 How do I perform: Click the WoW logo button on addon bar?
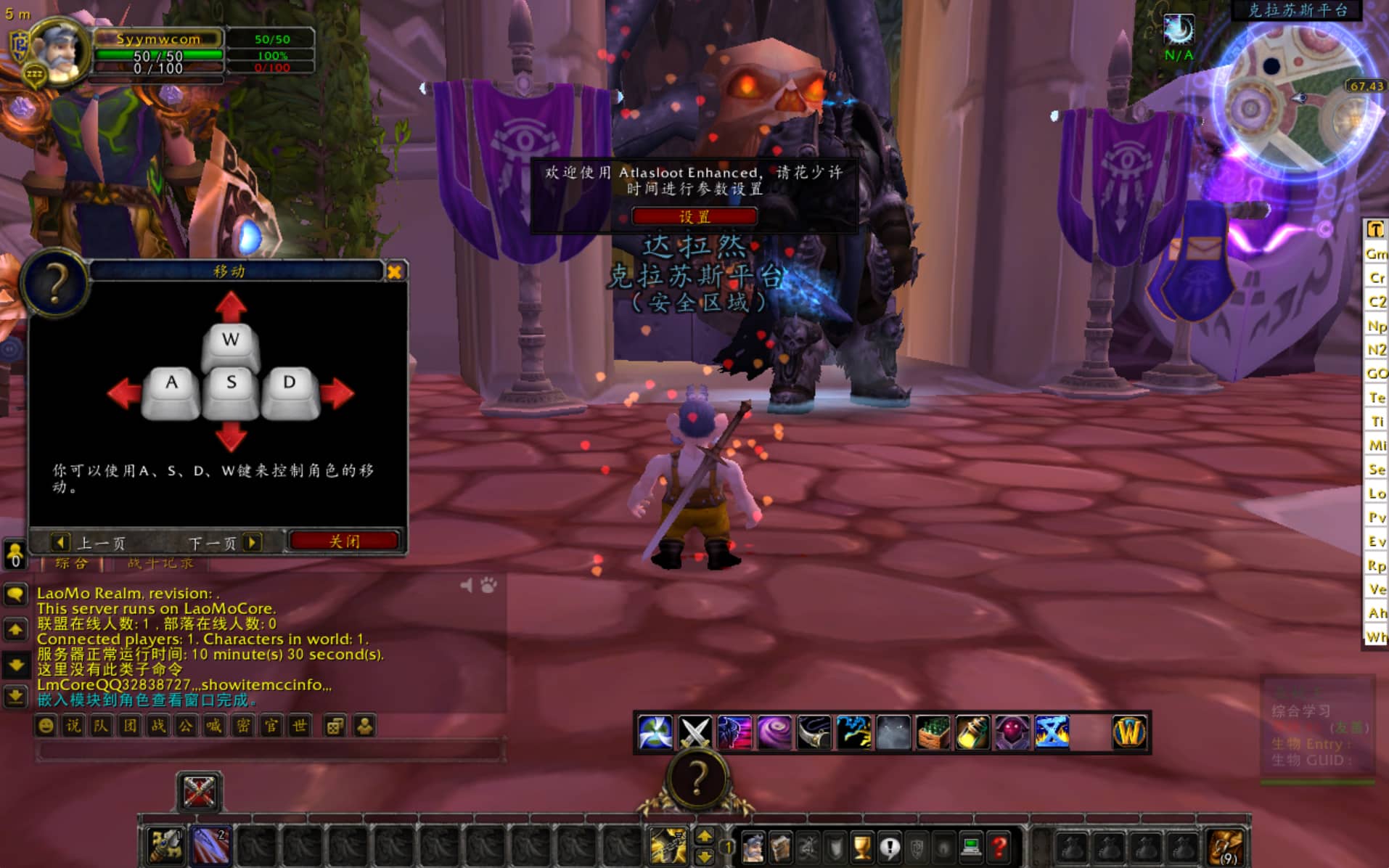point(1129,732)
